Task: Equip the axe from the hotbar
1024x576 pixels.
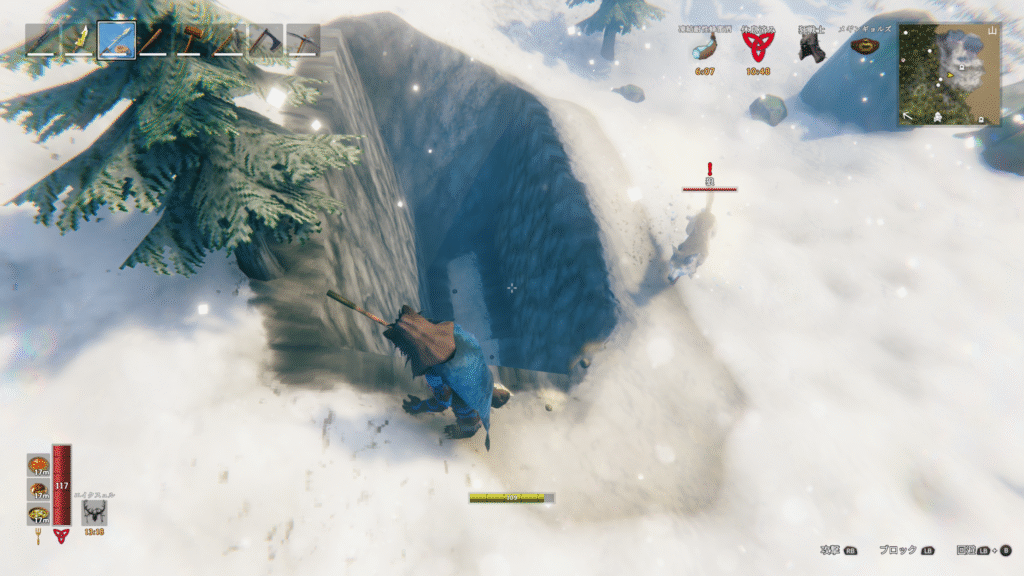Action: (265, 41)
